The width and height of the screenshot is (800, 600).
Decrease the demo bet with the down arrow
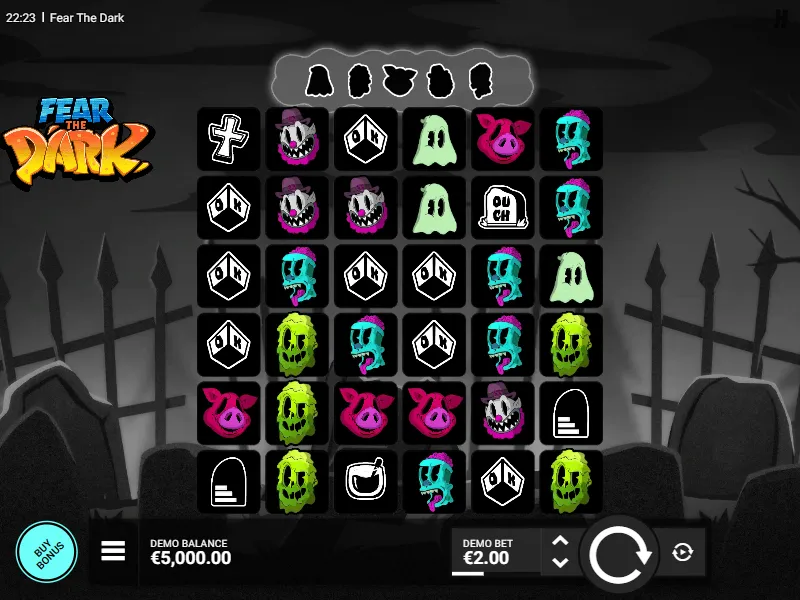click(560, 563)
